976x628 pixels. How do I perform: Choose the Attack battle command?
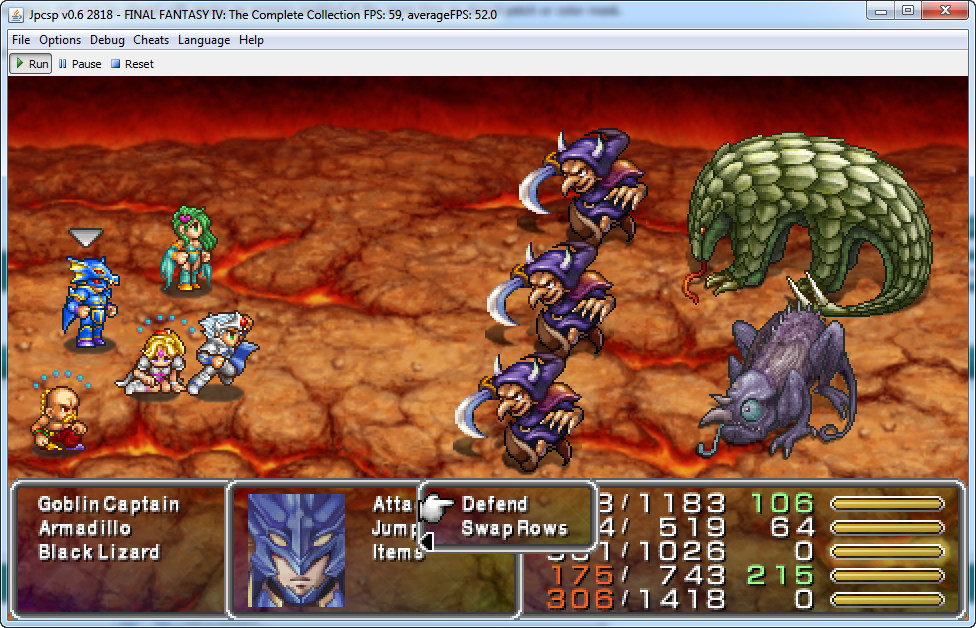[x=393, y=504]
